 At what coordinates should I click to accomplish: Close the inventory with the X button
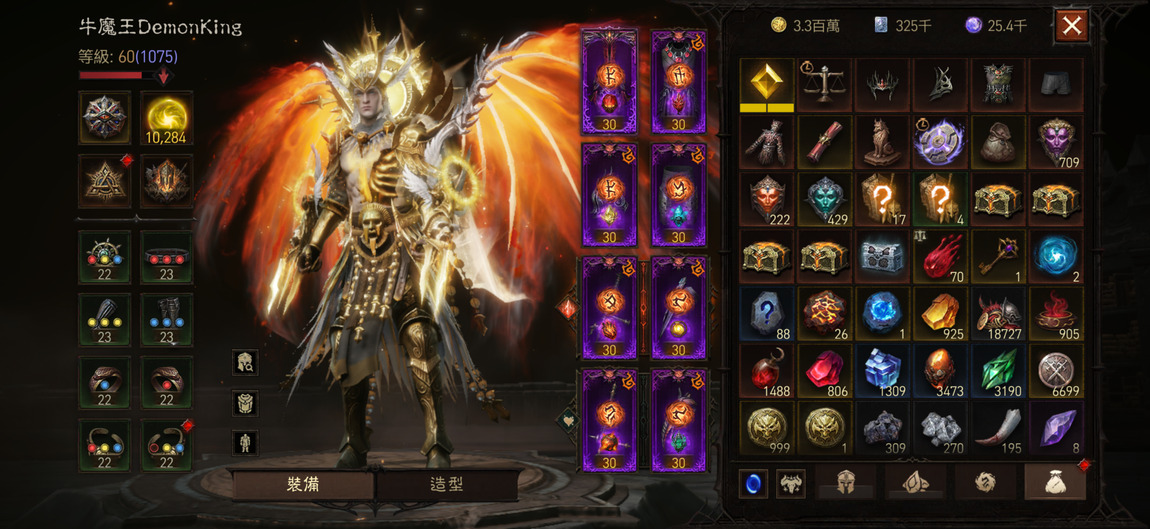1071,26
